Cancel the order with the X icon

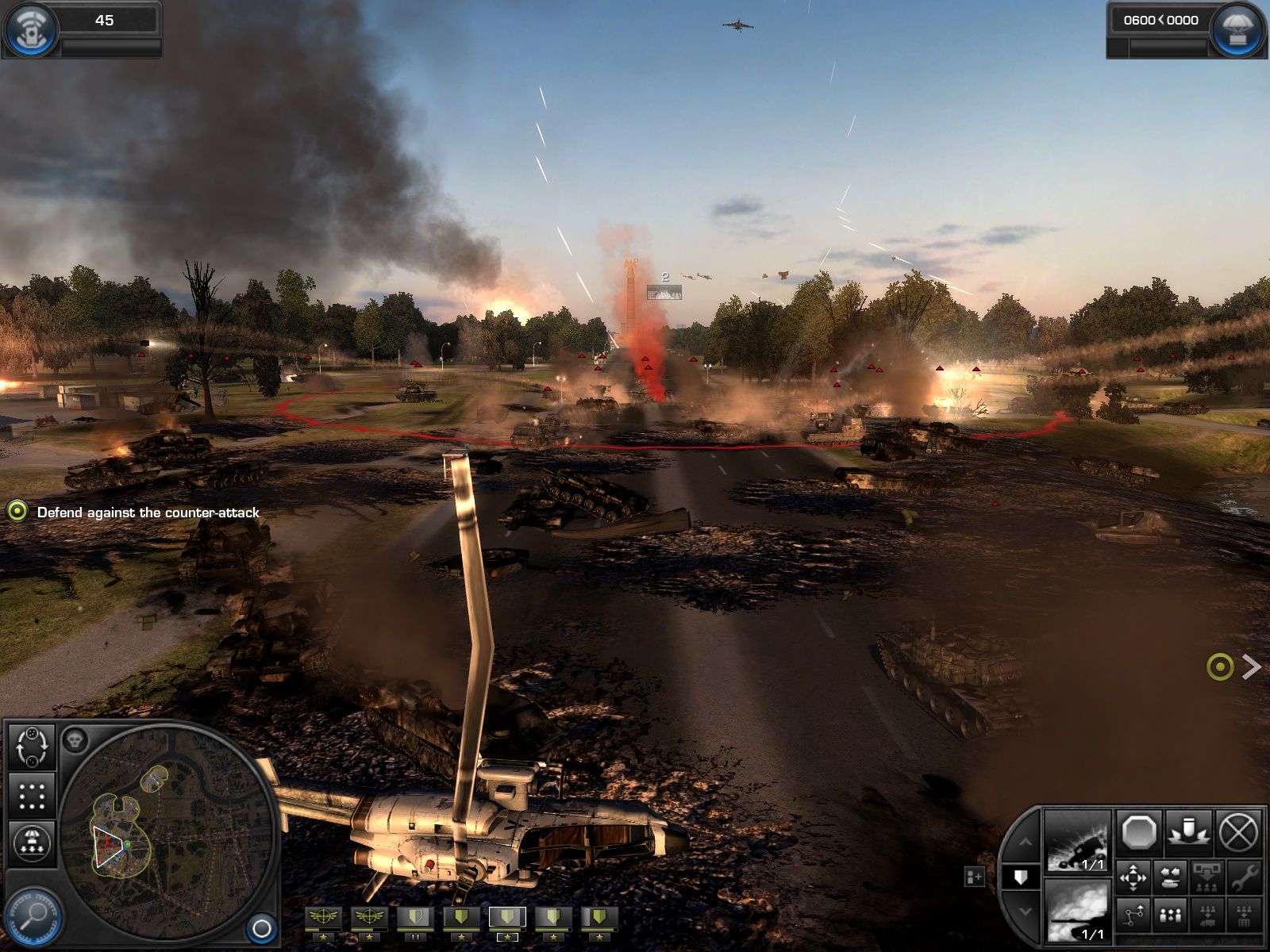tap(1237, 833)
